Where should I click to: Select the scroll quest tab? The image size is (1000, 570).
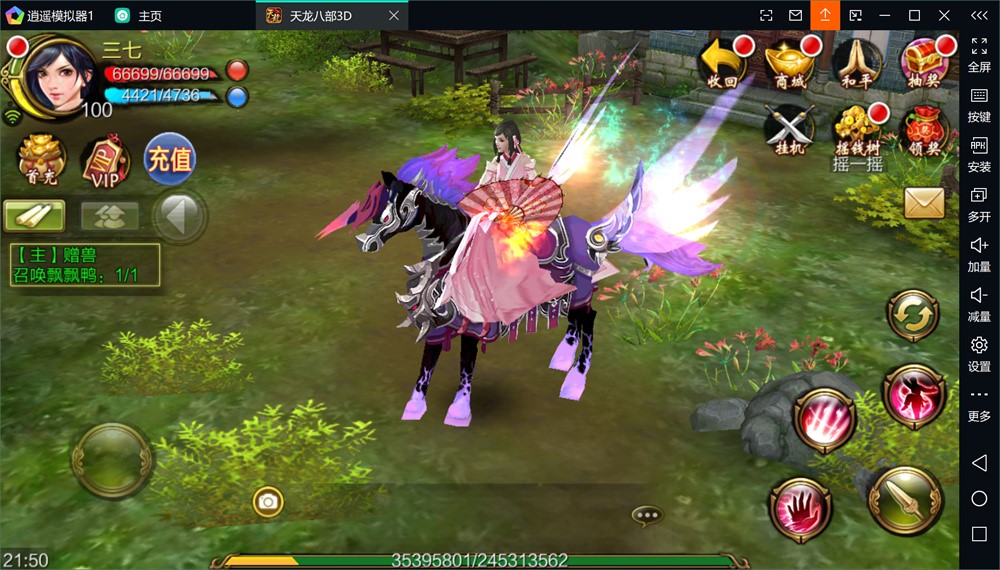tap(34, 215)
